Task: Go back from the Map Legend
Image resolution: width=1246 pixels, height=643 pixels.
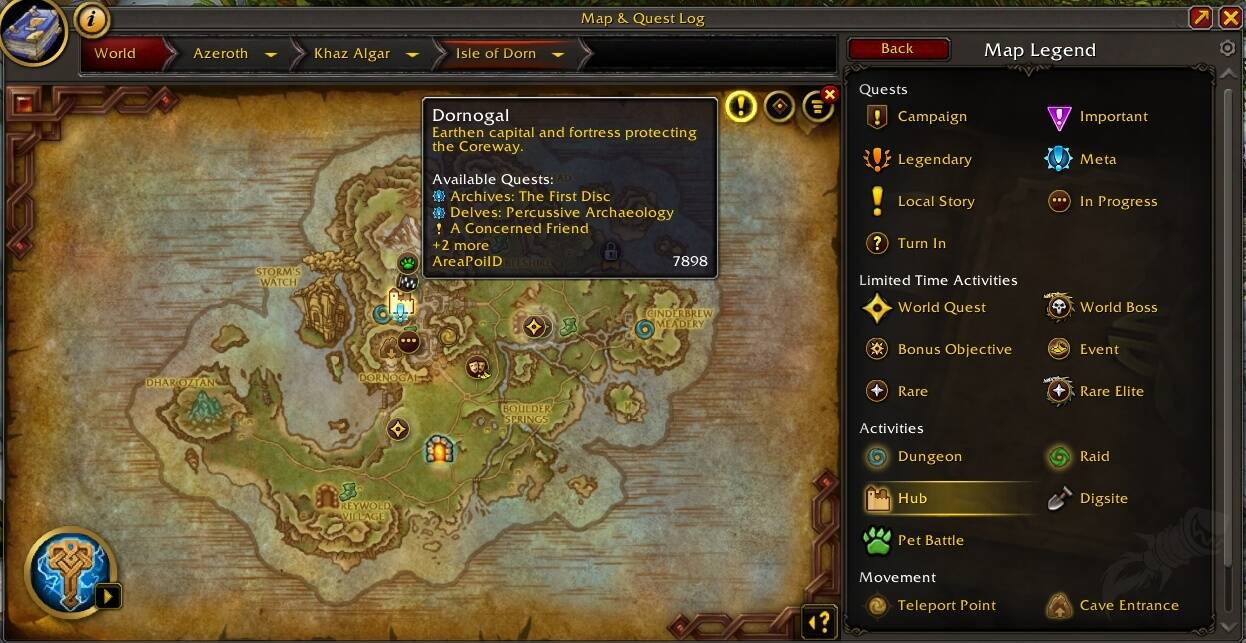Action: pos(897,49)
